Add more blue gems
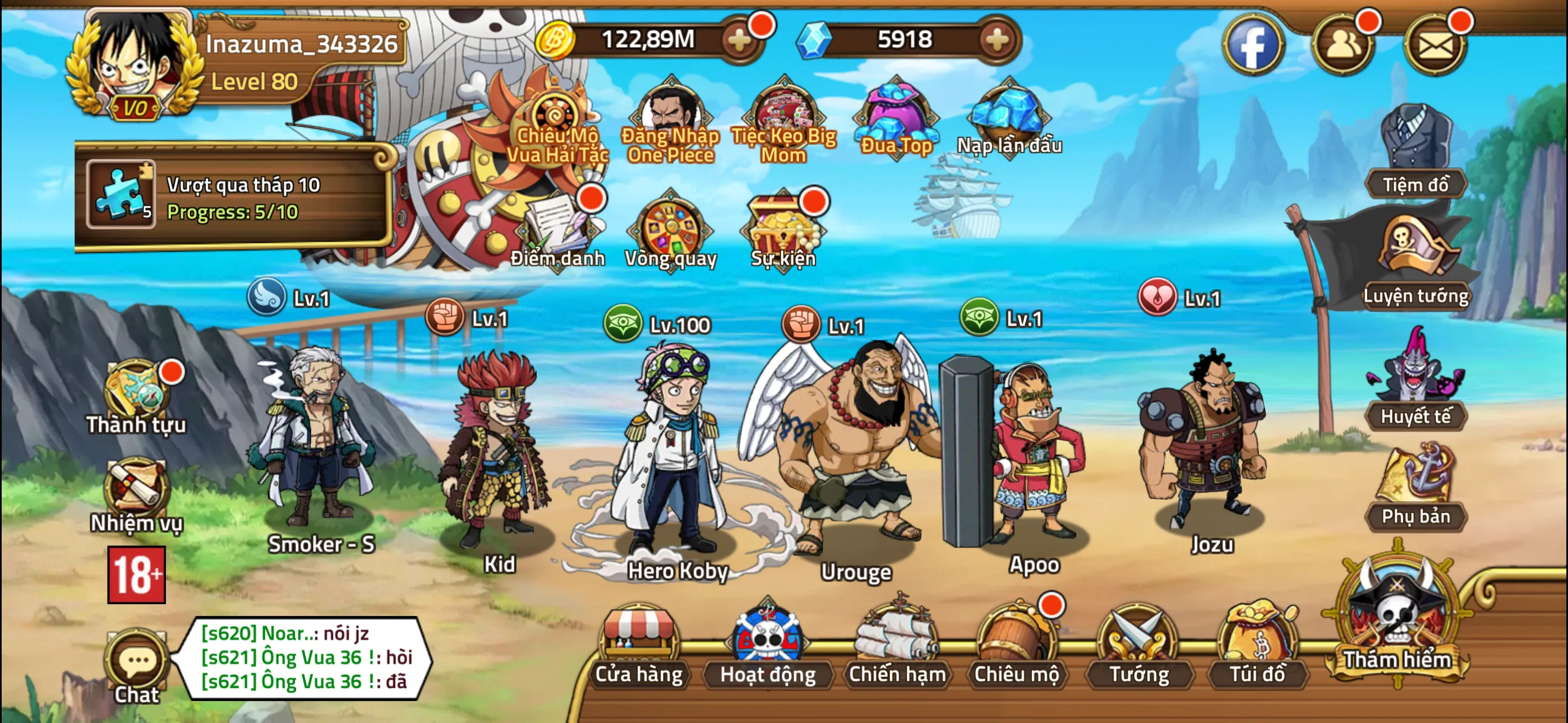 pyautogui.click(x=997, y=40)
